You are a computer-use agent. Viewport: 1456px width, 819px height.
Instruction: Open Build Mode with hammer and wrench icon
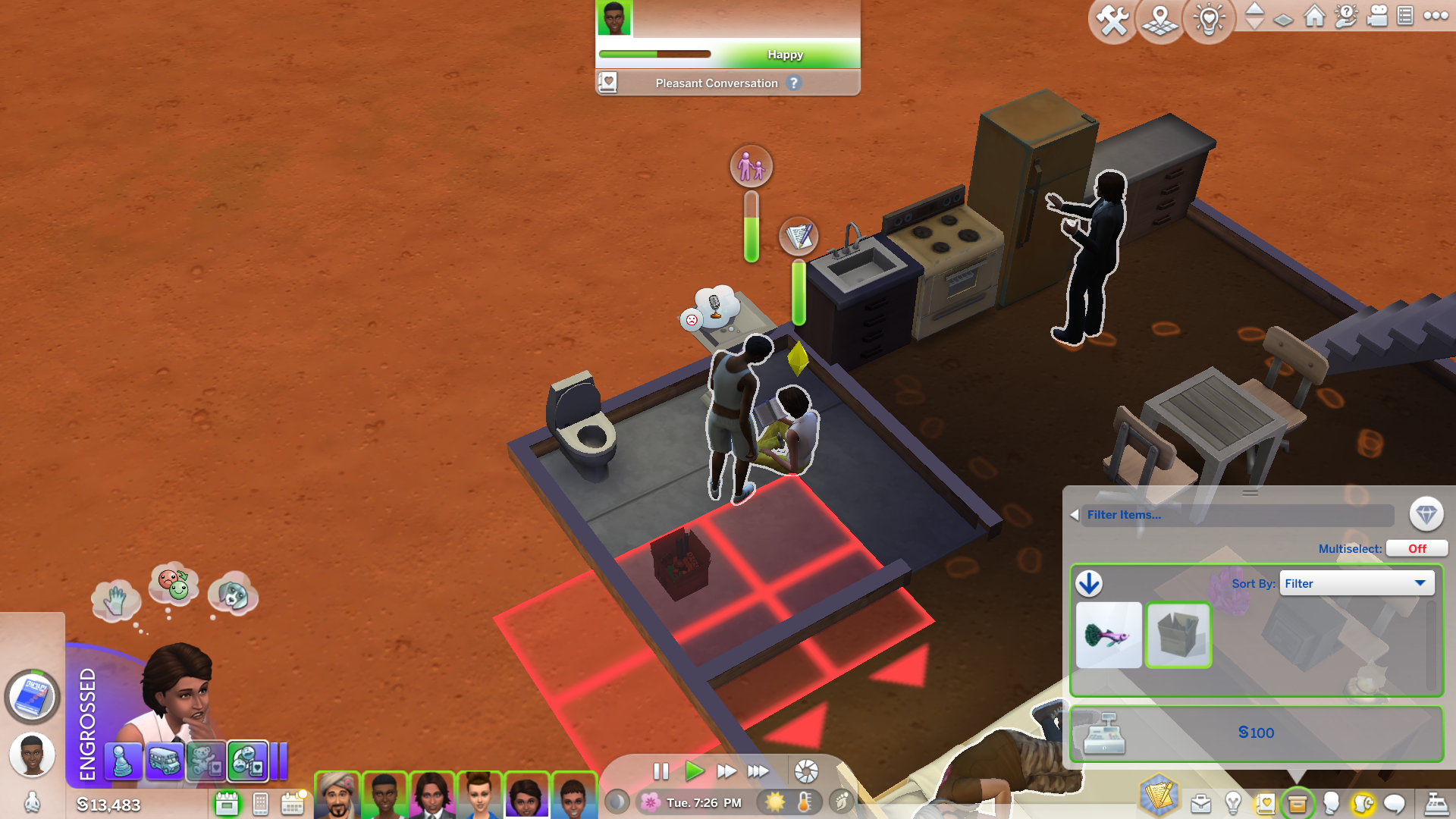pos(1112,20)
